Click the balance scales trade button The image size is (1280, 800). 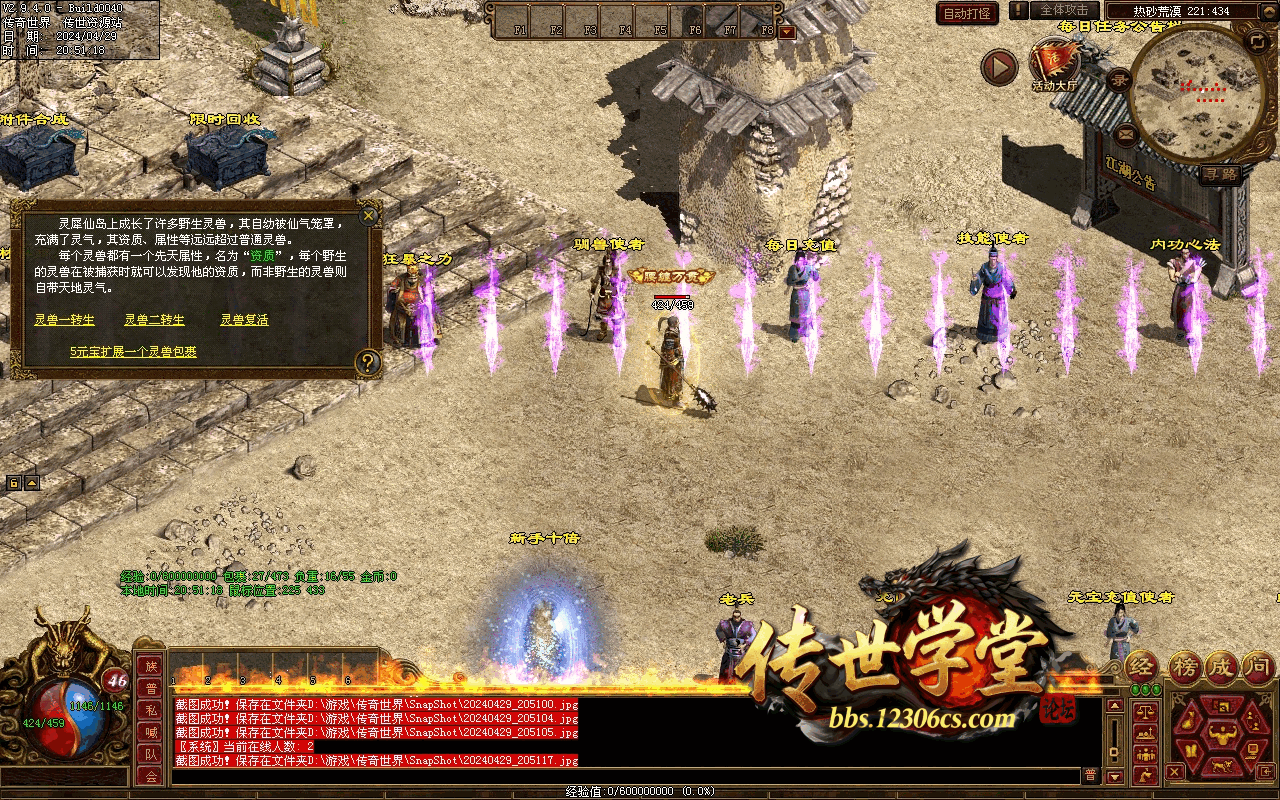click(1145, 711)
